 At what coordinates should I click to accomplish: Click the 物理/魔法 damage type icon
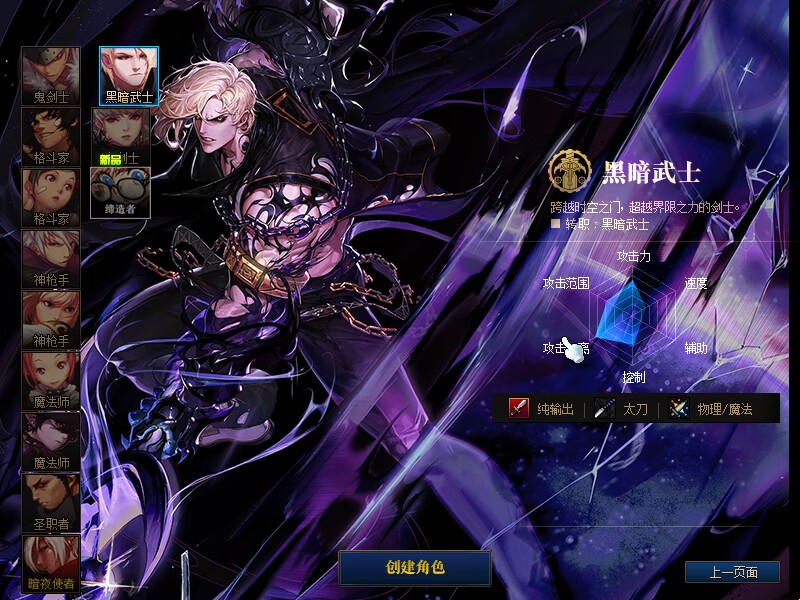click(x=679, y=408)
